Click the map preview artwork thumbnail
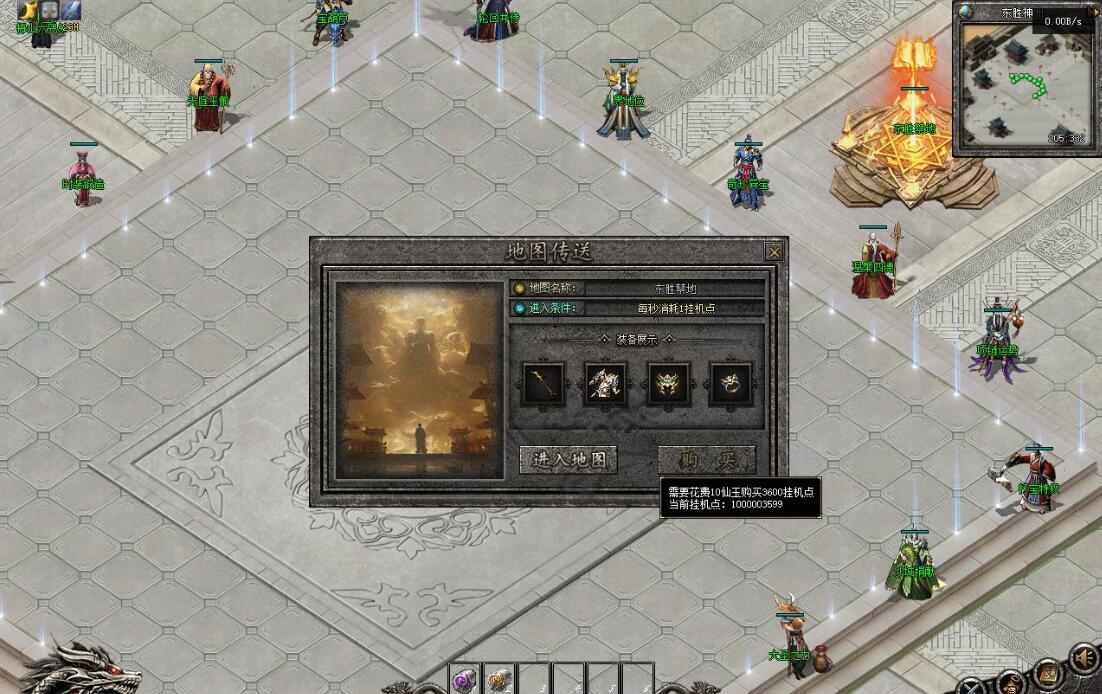1102x694 pixels. pyautogui.click(x=419, y=380)
